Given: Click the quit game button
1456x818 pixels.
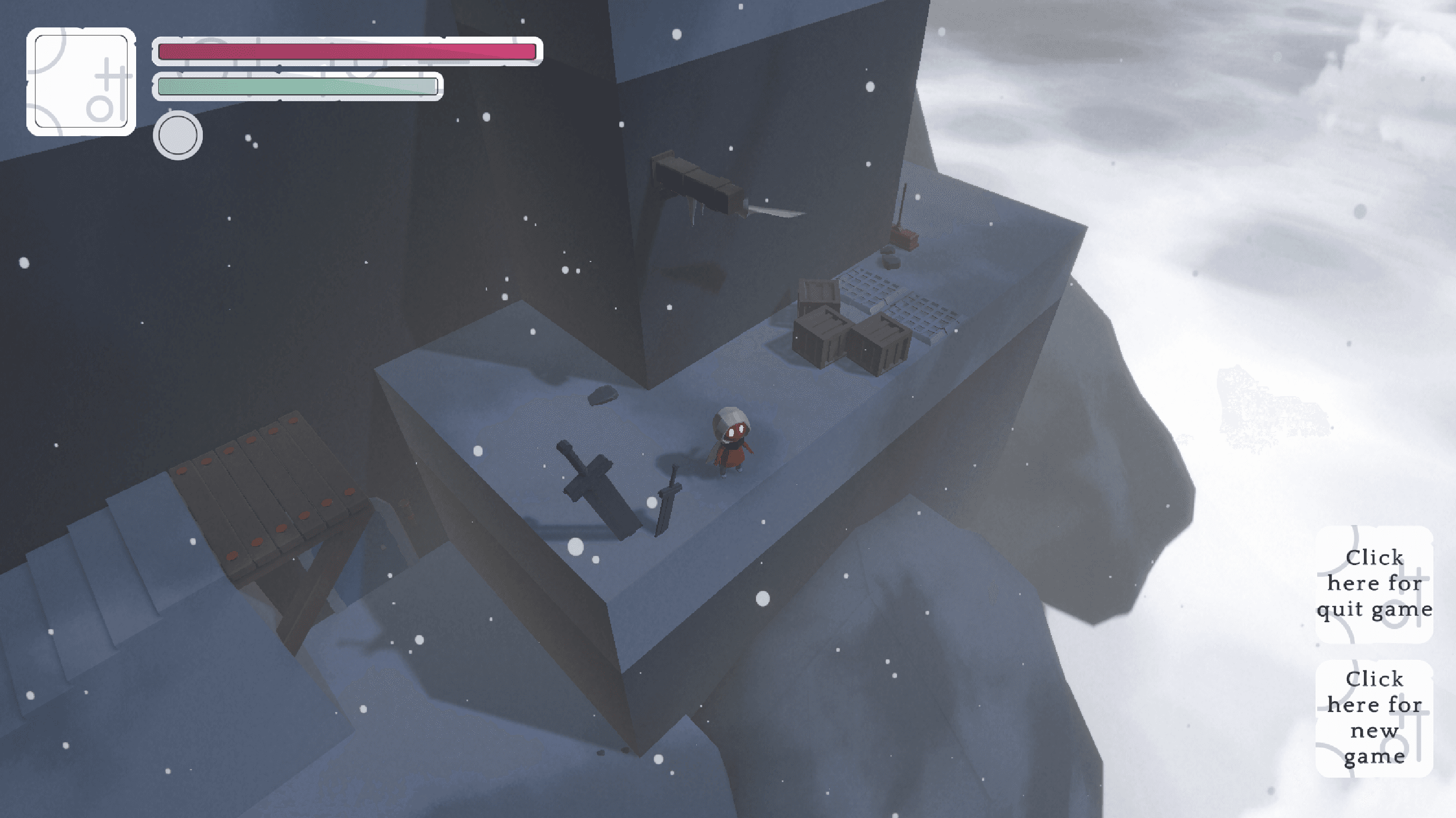Looking at the screenshot, I should click(1374, 584).
